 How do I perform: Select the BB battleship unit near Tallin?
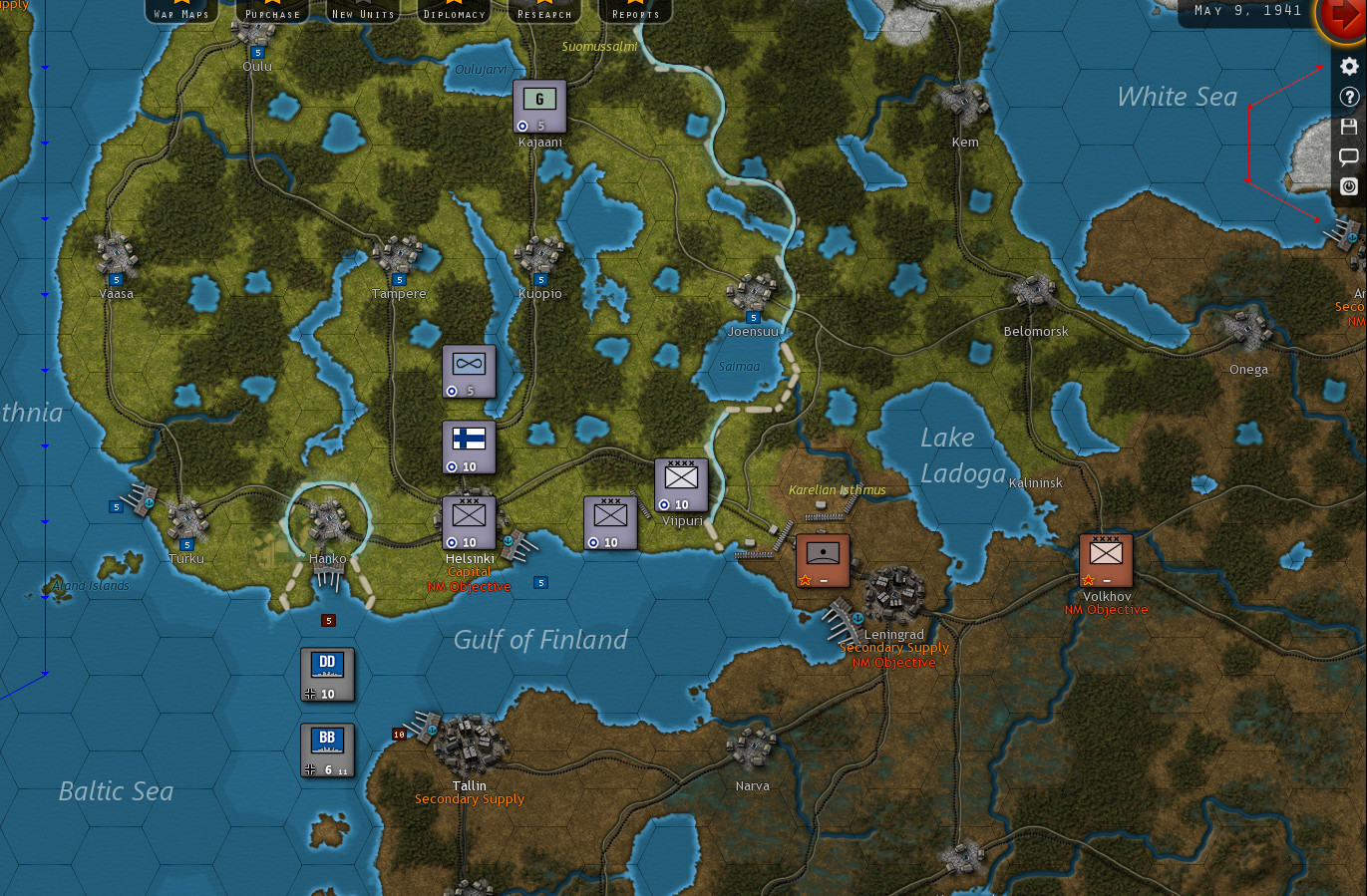pos(326,747)
